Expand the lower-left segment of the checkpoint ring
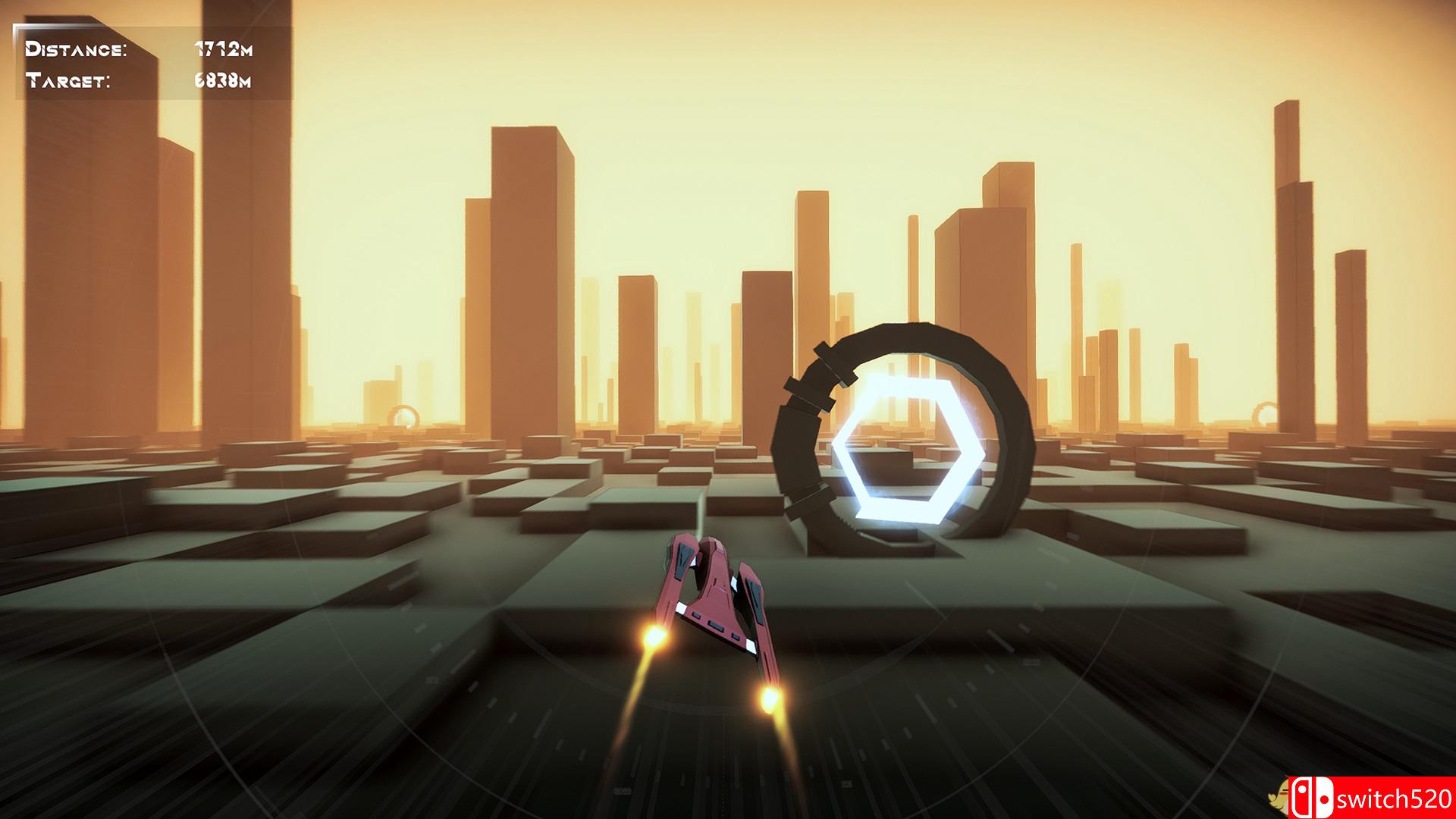Image resolution: width=1456 pixels, height=819 pixels. tap(804, 500)
